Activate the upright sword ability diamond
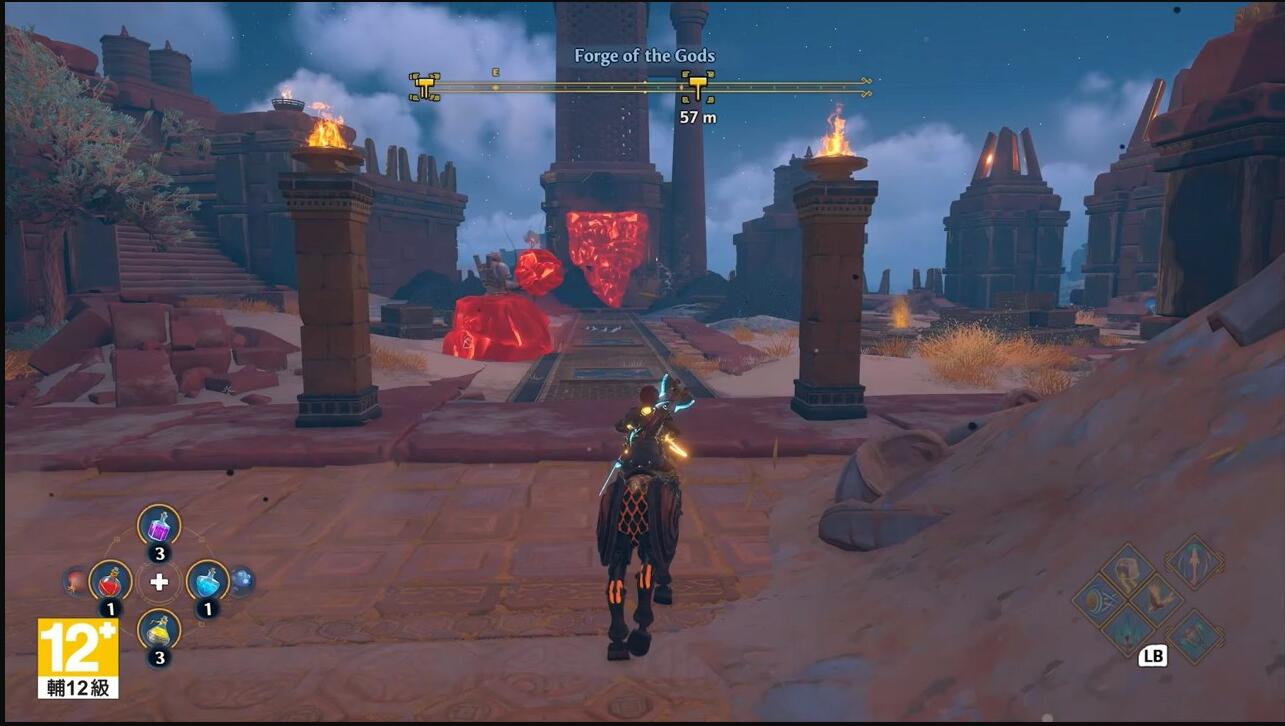Screen dimensions: 1285x726 point(1195,561)
